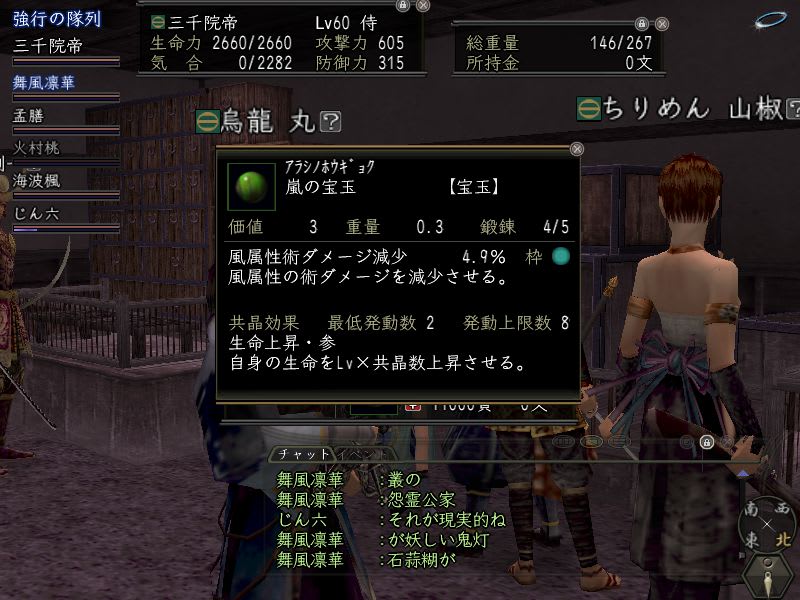Click the pendulum icon below the compass
800x600 pixels.
766,577
